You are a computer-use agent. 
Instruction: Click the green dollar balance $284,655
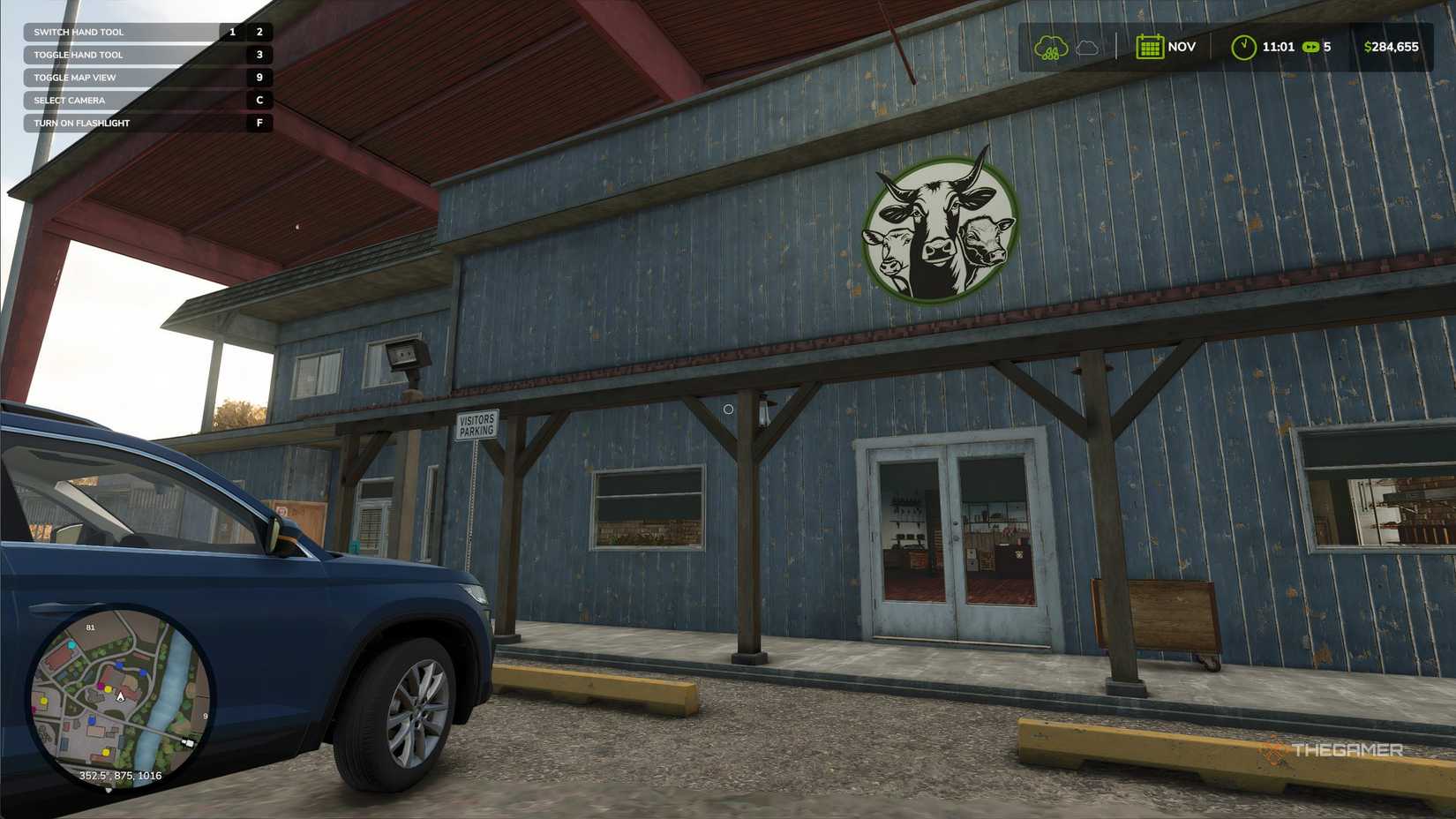(1391, 47)
